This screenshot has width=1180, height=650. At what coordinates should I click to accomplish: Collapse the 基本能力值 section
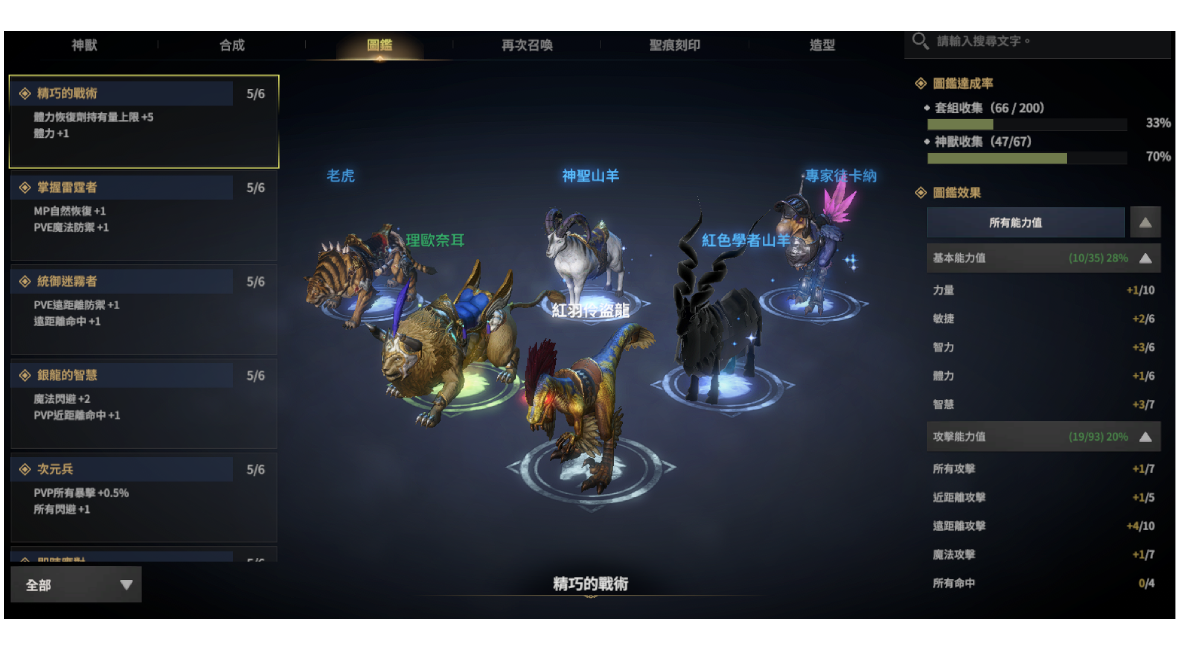click(x=1145, y=258)
